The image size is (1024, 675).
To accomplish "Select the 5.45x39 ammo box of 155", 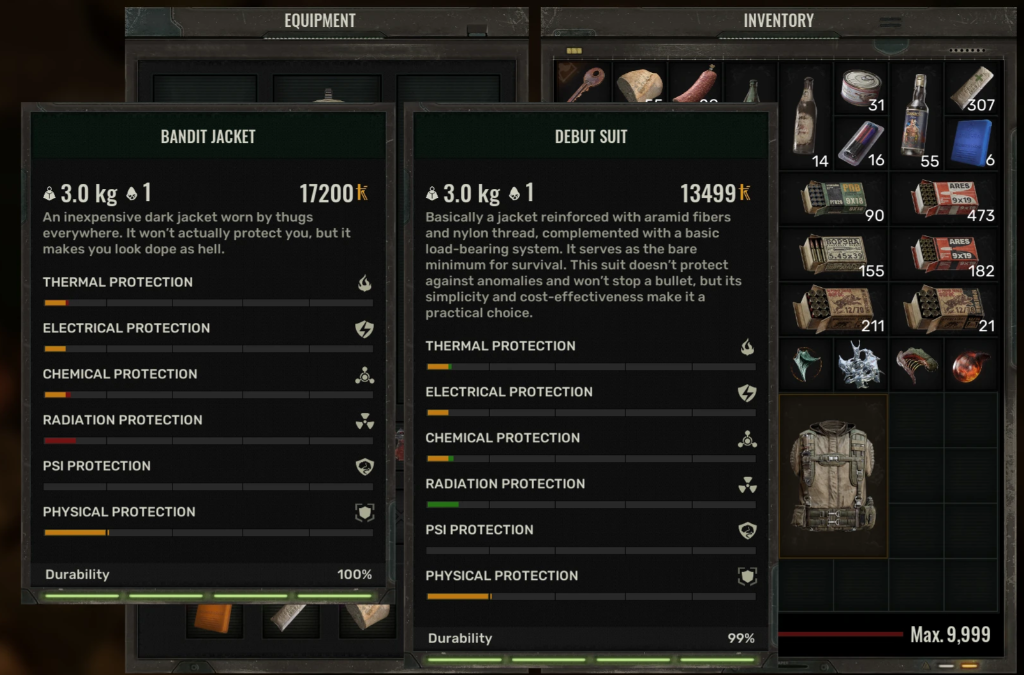I will (x=834, y=254).
